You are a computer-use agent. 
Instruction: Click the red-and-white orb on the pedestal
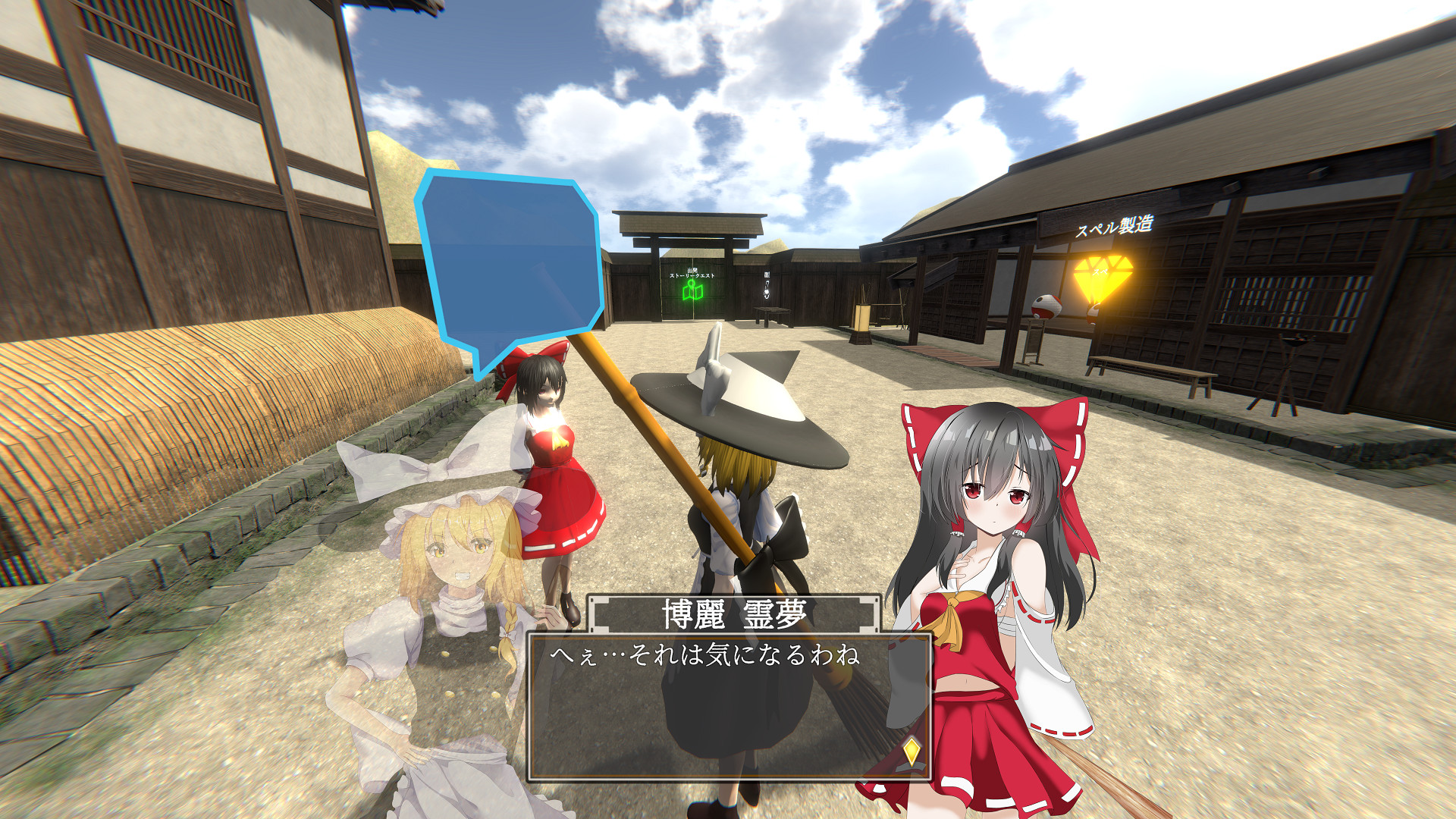click(1046, 305)
